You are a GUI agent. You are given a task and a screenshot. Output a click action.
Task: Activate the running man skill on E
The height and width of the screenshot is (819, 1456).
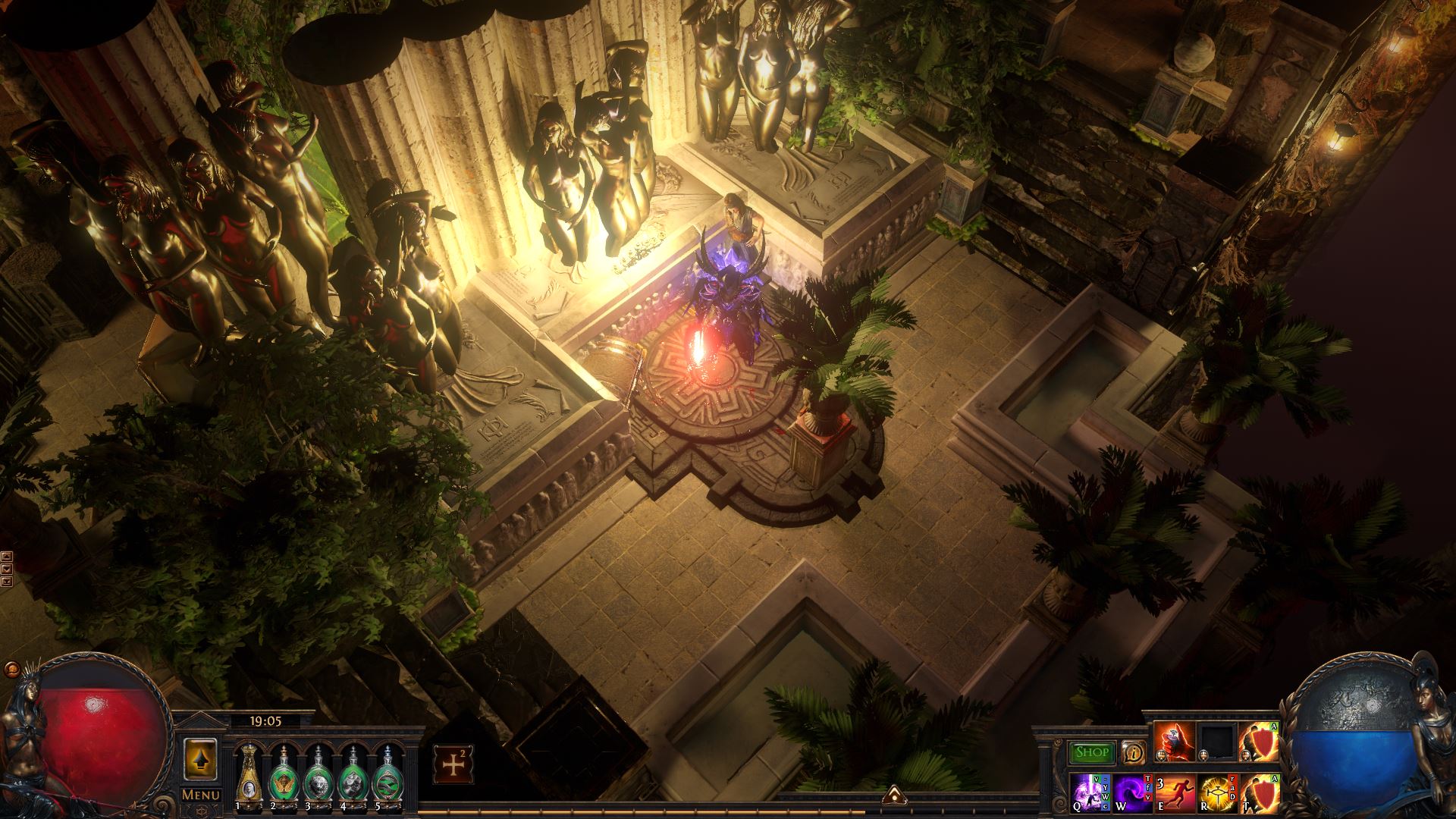pos(1175,792)
